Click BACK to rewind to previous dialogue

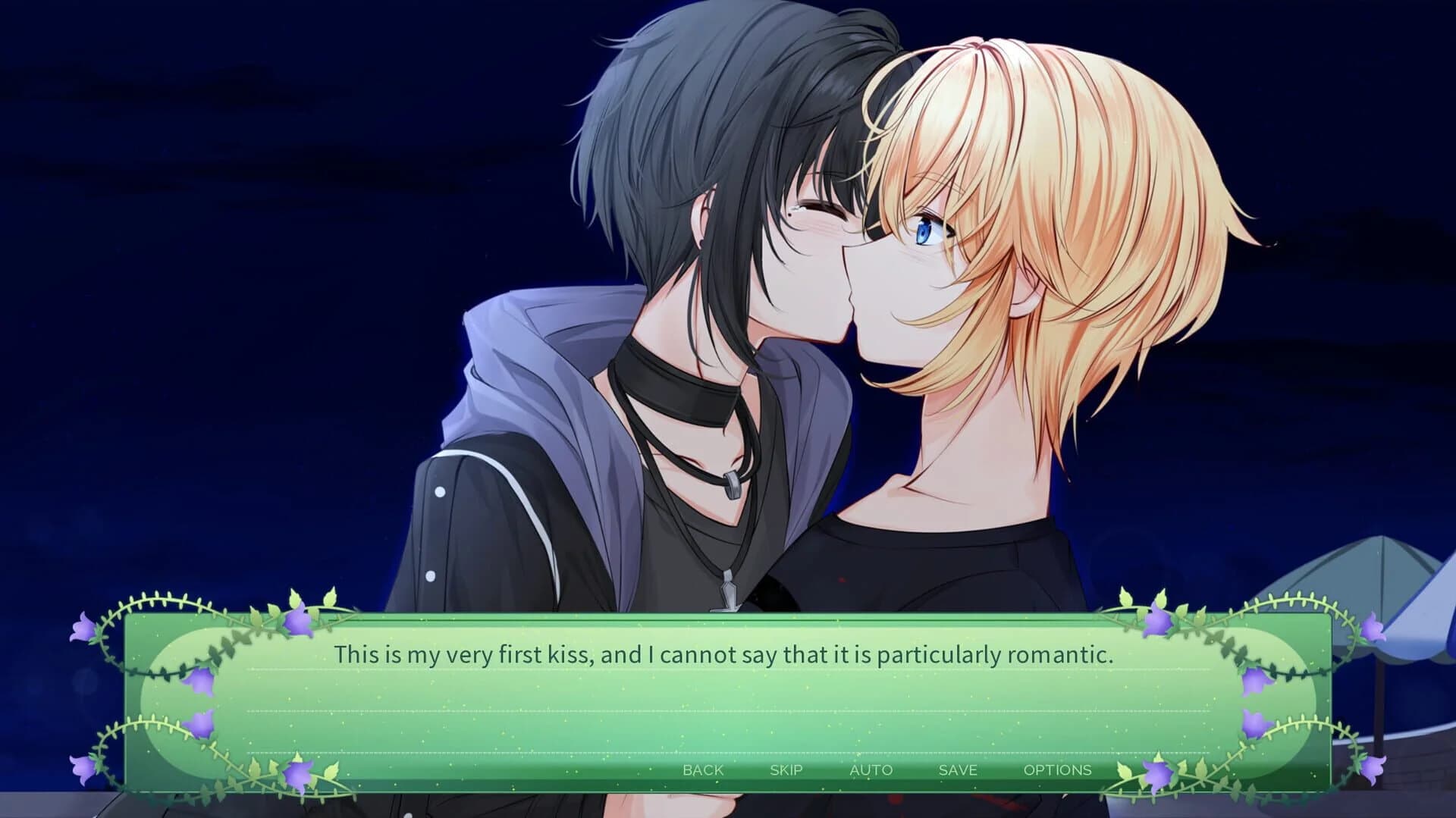pos(702,769)
